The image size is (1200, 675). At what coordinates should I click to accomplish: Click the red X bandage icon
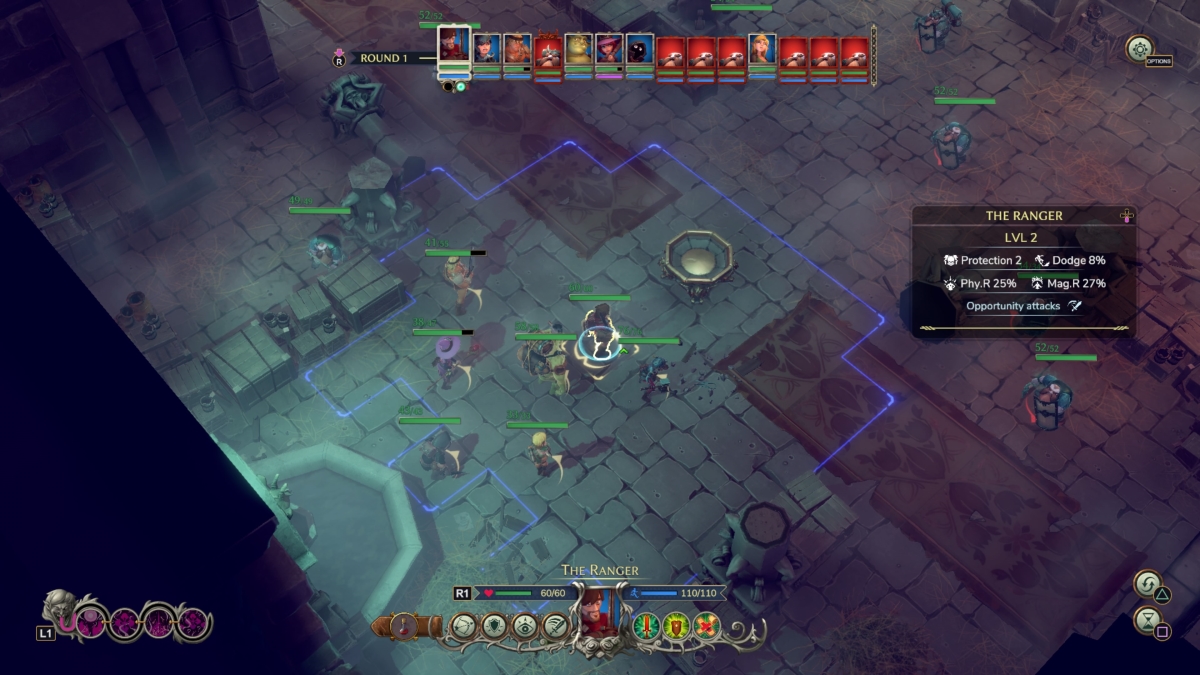coord(707,626)
